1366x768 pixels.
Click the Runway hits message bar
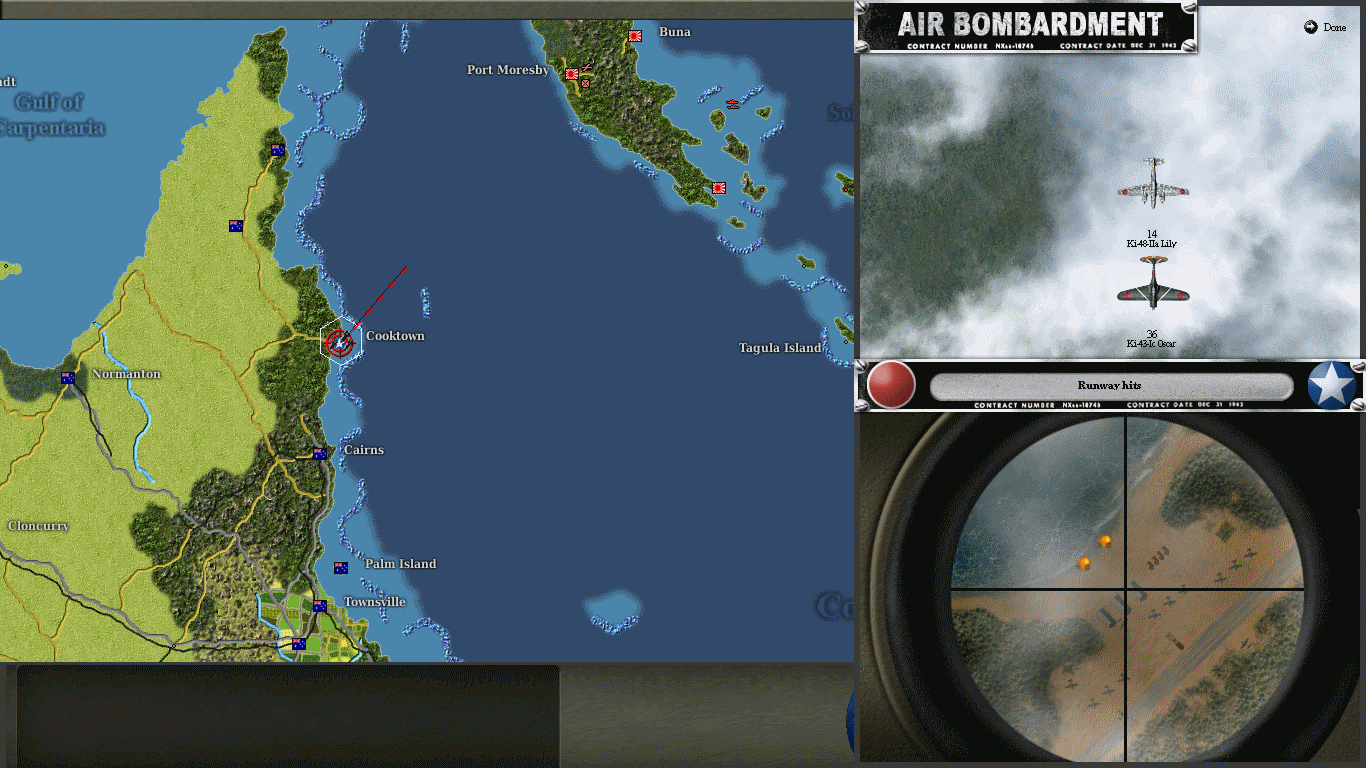(1111, 384)
